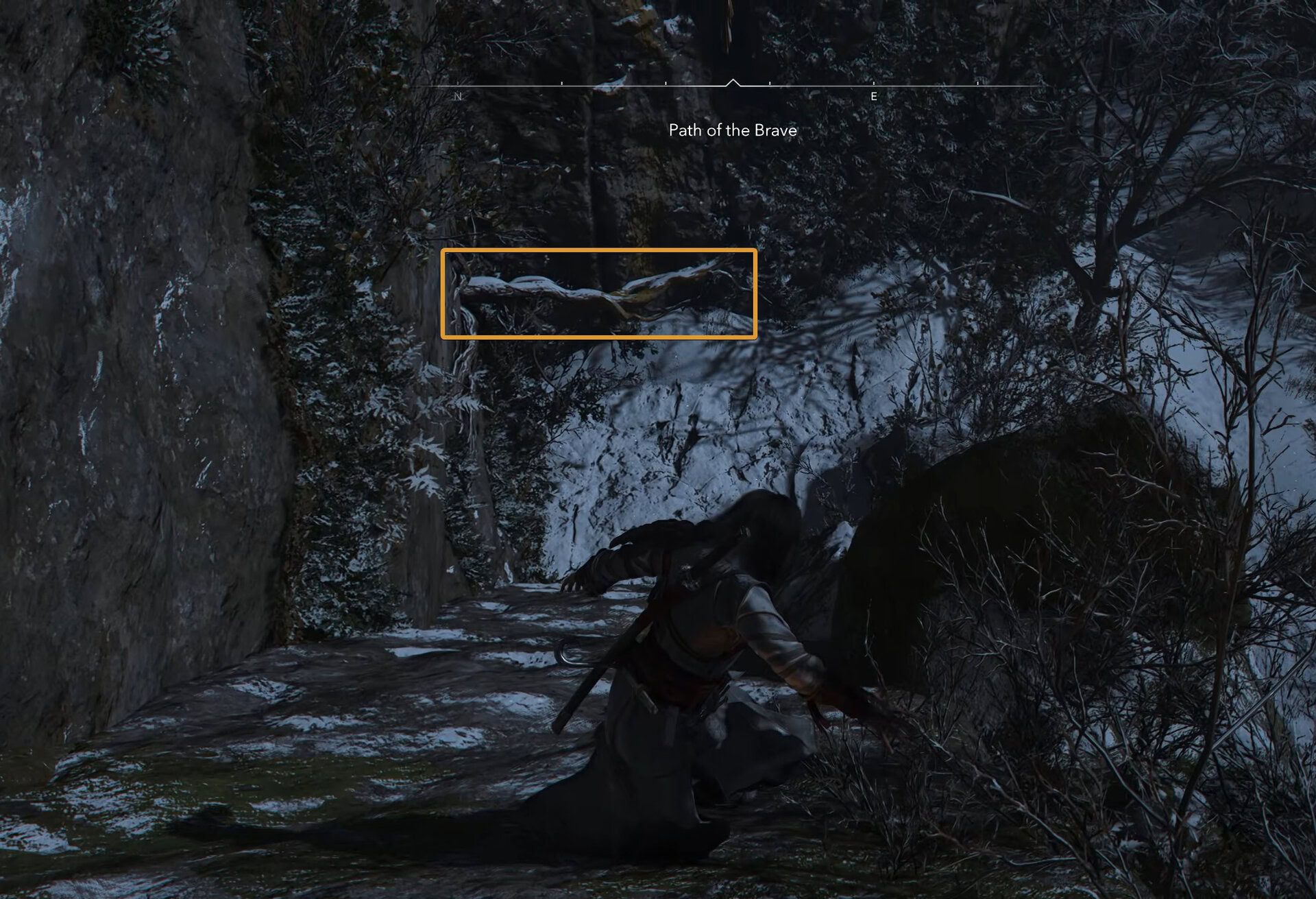Click the bottom-right corner of the orange box
Screen dimensions: 1316x899
point(754,338)
